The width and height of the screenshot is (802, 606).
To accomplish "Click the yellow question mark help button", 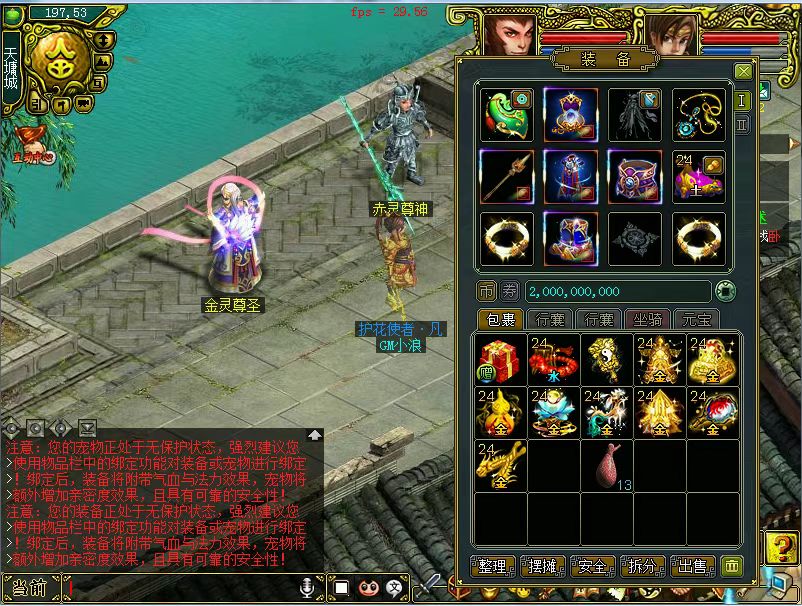I will coord(777,546).
